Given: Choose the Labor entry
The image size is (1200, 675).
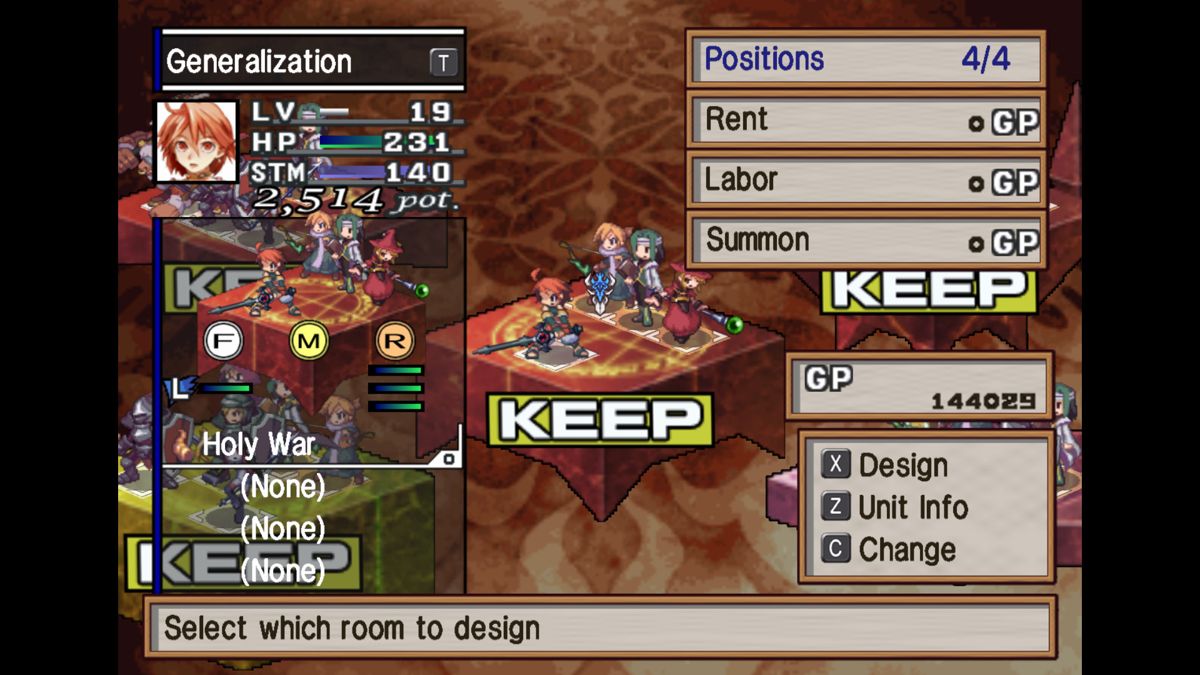Looking at the screenshot, I should point(866,181).
